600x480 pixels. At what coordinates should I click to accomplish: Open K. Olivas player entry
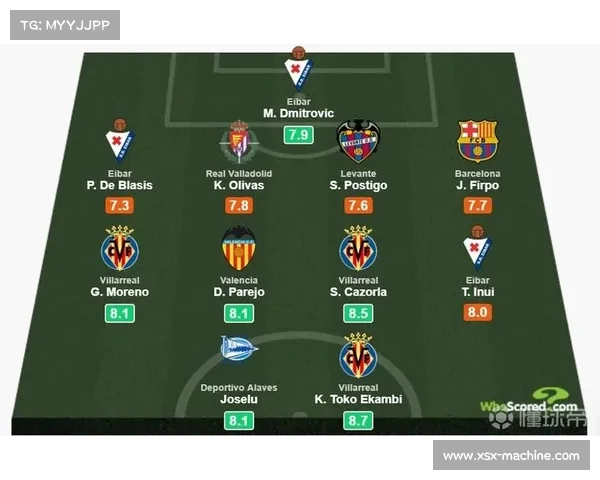(238, 185)
